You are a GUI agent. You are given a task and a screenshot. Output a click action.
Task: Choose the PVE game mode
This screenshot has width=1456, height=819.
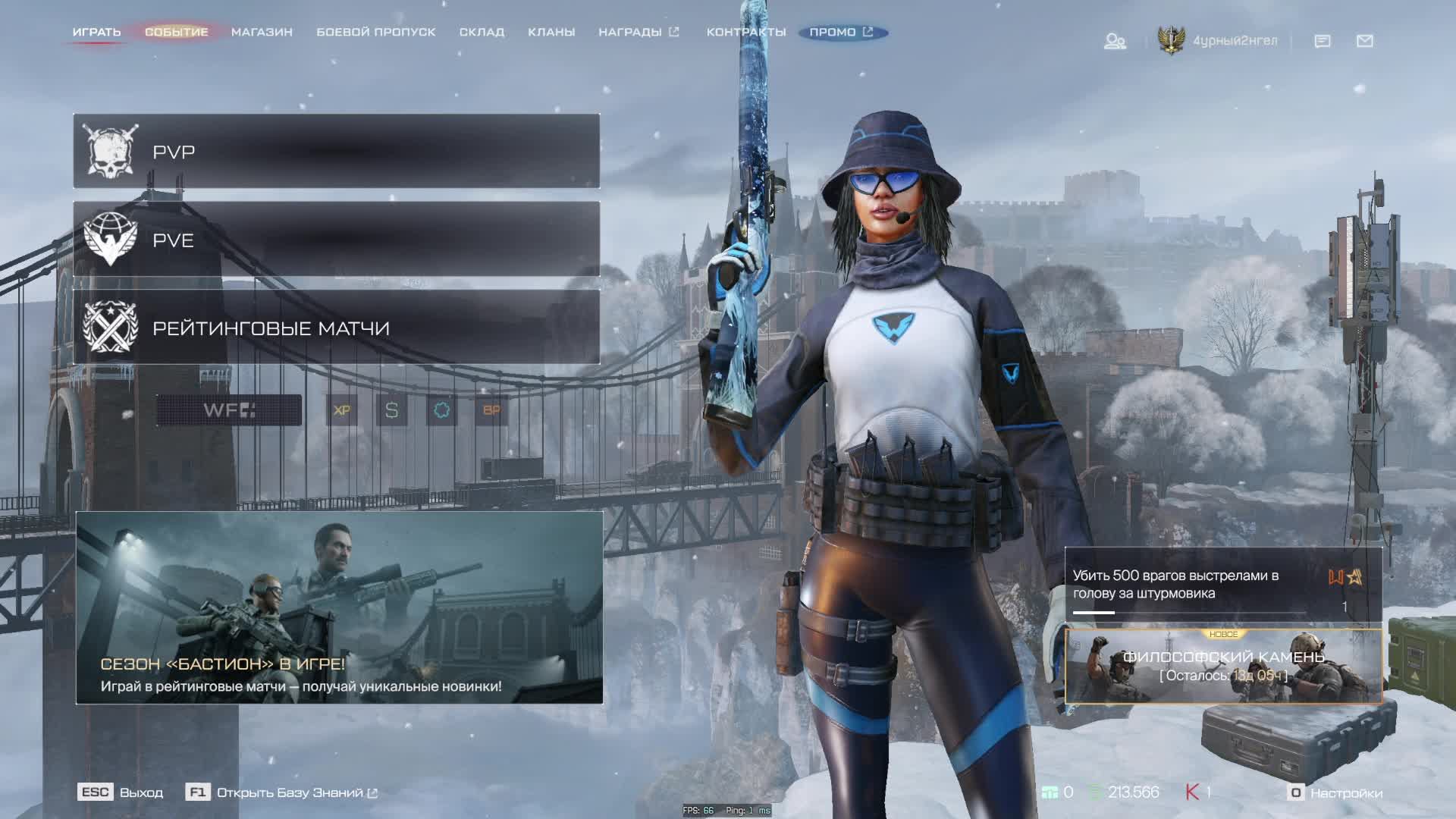pos(336,240)
